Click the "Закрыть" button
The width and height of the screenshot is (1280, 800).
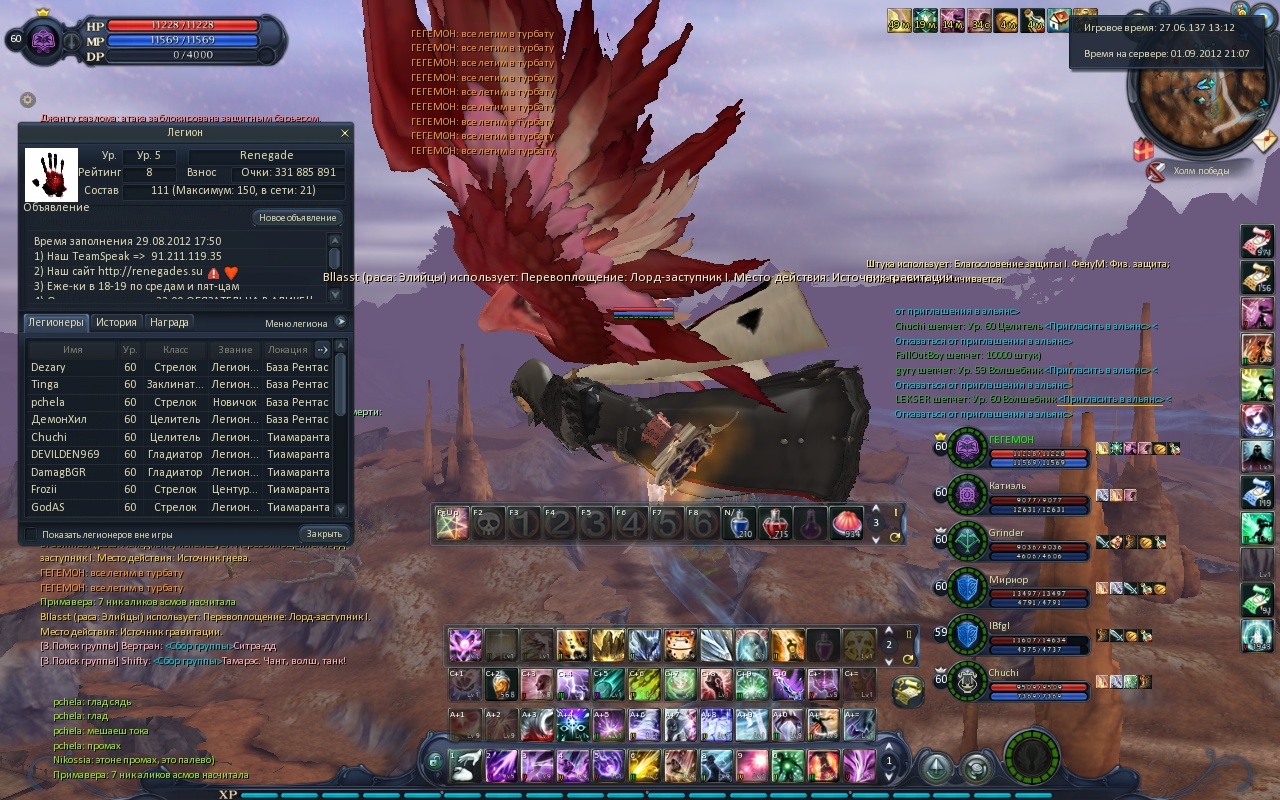pos(325,534)
